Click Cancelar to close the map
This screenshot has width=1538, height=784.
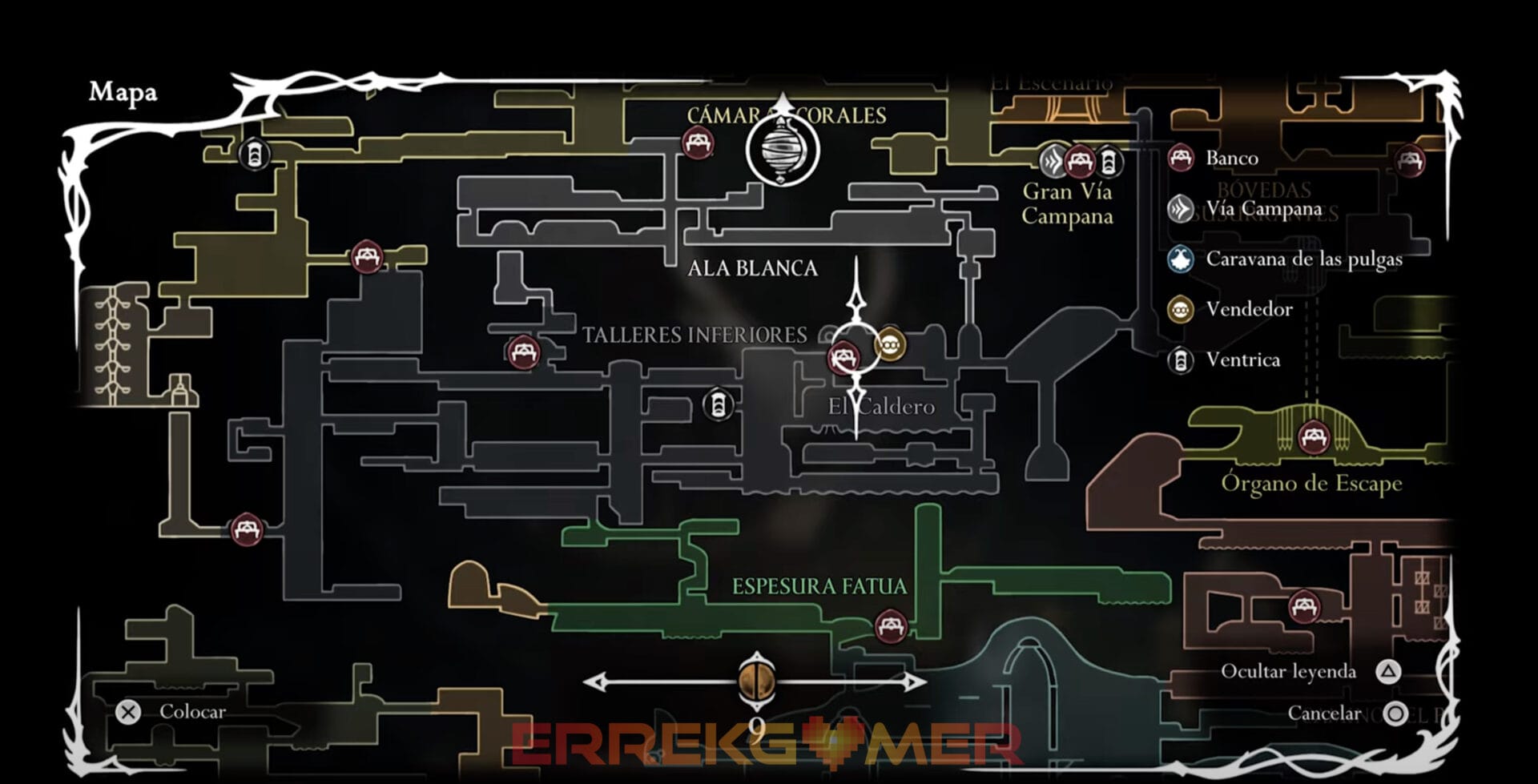1326,713
